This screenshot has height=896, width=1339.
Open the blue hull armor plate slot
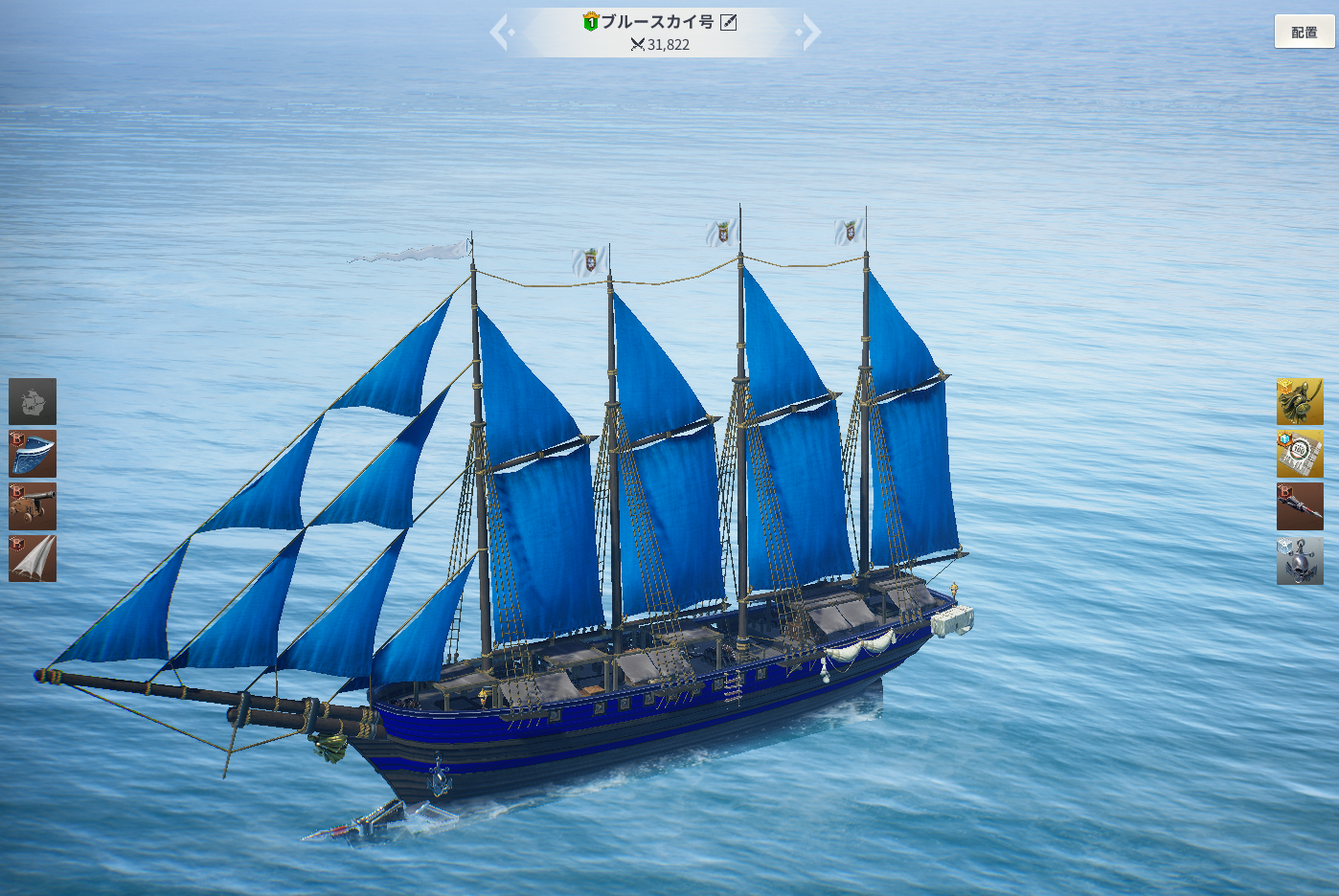[33, 454]
